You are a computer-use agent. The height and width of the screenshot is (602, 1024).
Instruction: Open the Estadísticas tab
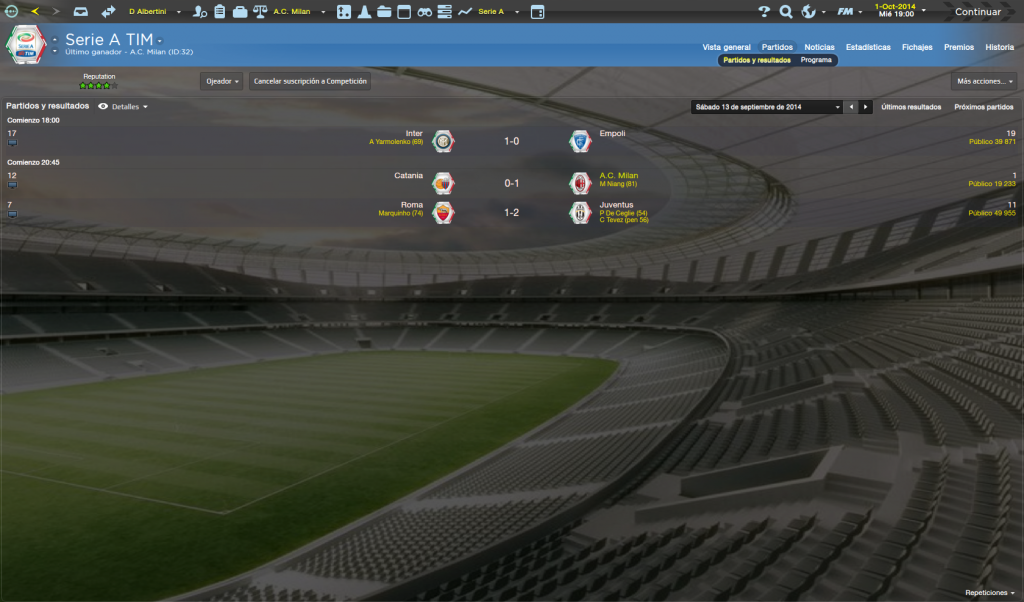(x=868, y=47)
